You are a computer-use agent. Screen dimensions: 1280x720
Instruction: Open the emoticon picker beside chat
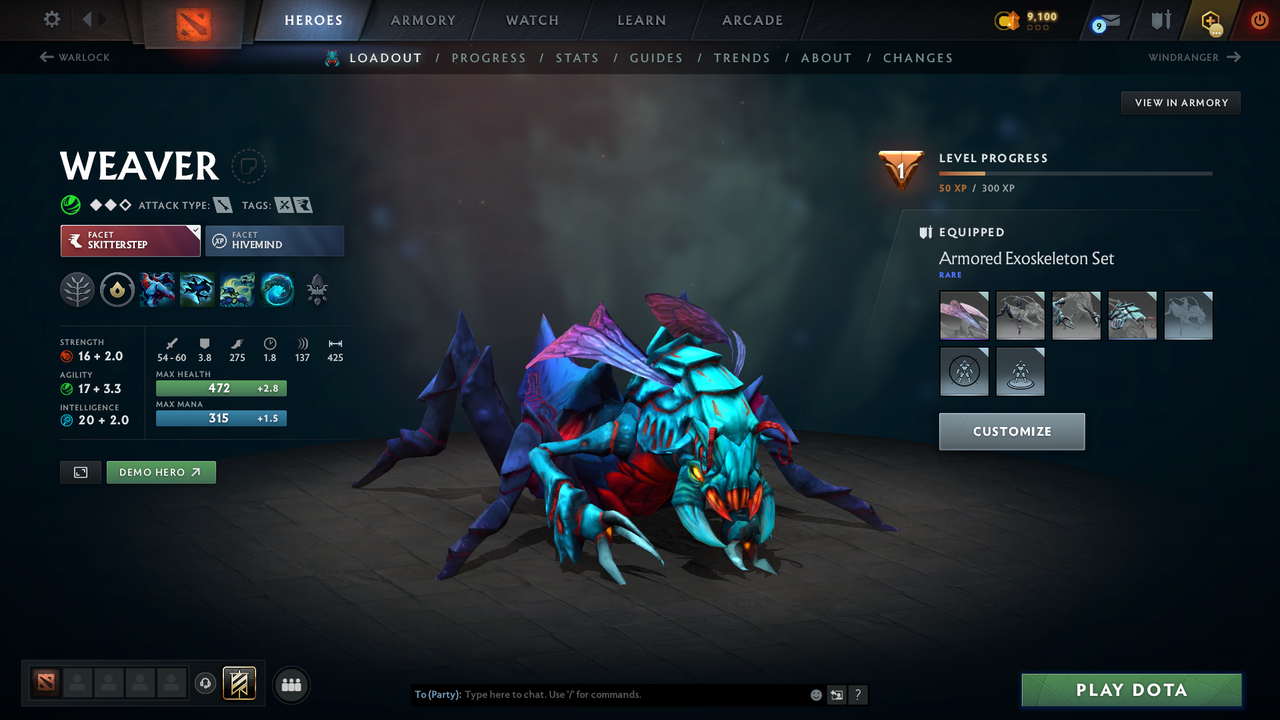click(815, 694)
